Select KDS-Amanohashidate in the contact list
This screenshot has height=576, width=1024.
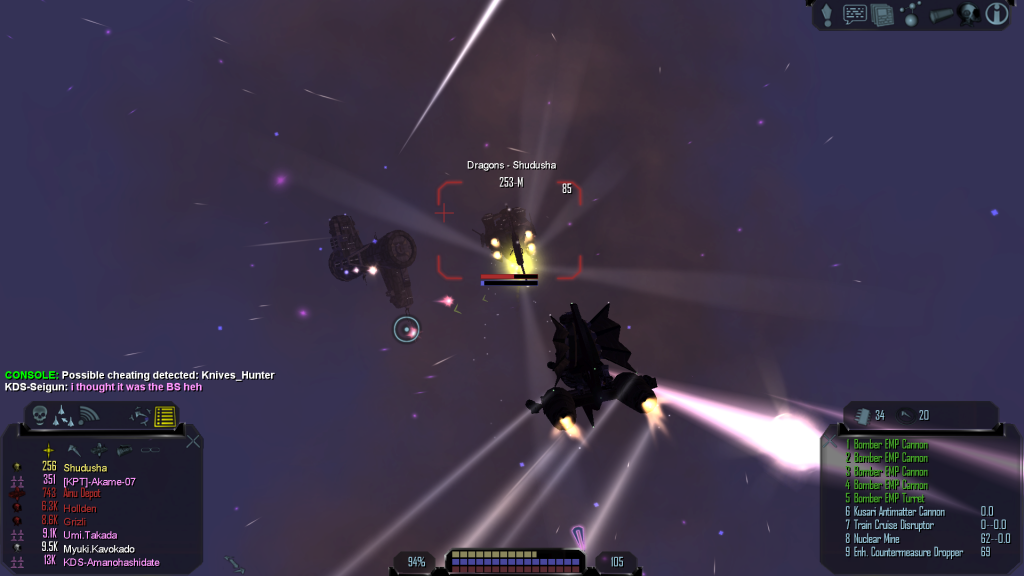(x=111, y=562)
